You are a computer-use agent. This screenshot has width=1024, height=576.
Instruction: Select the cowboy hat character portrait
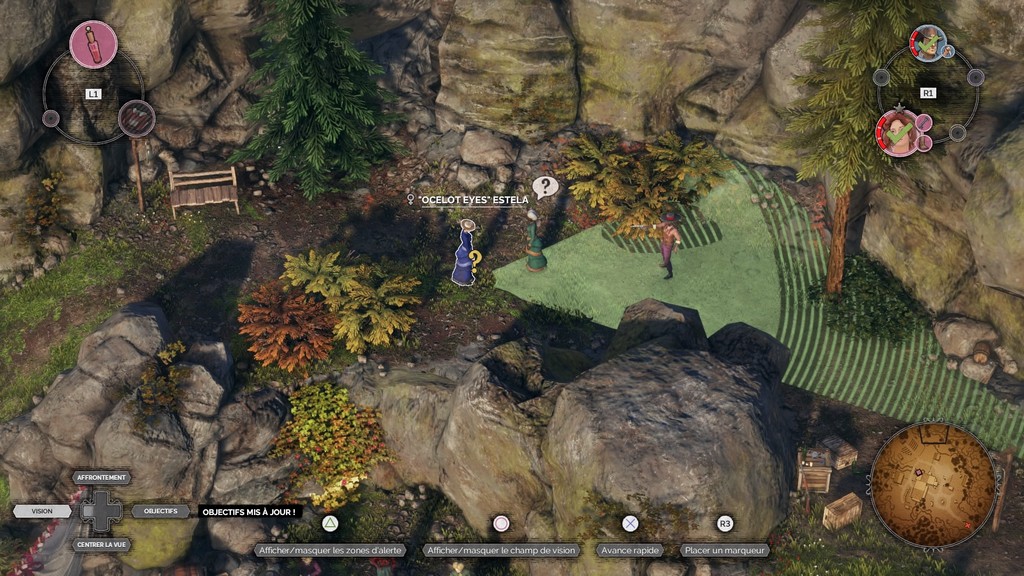(929, 43)
